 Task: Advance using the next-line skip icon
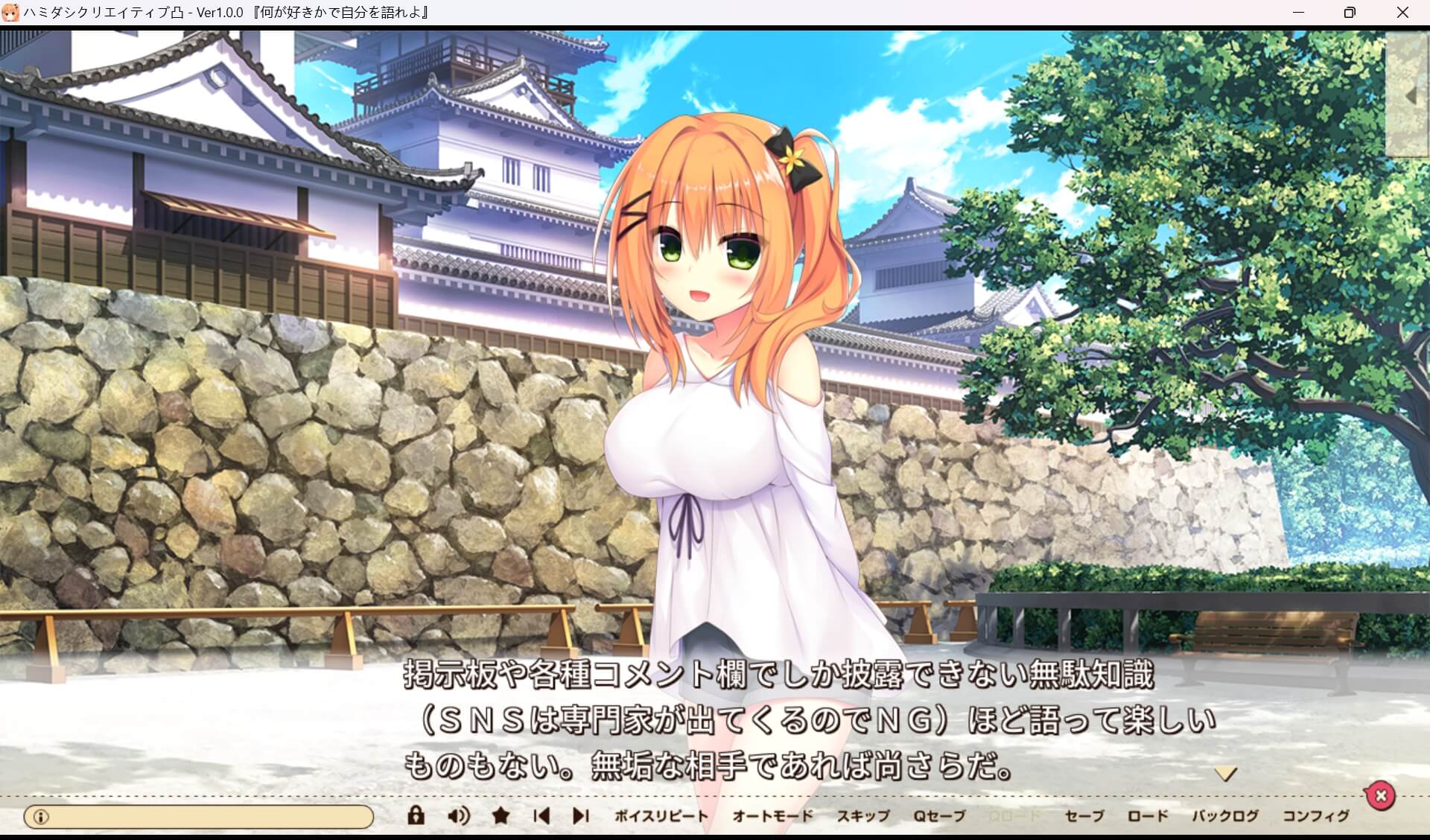(x=582, y=815)
